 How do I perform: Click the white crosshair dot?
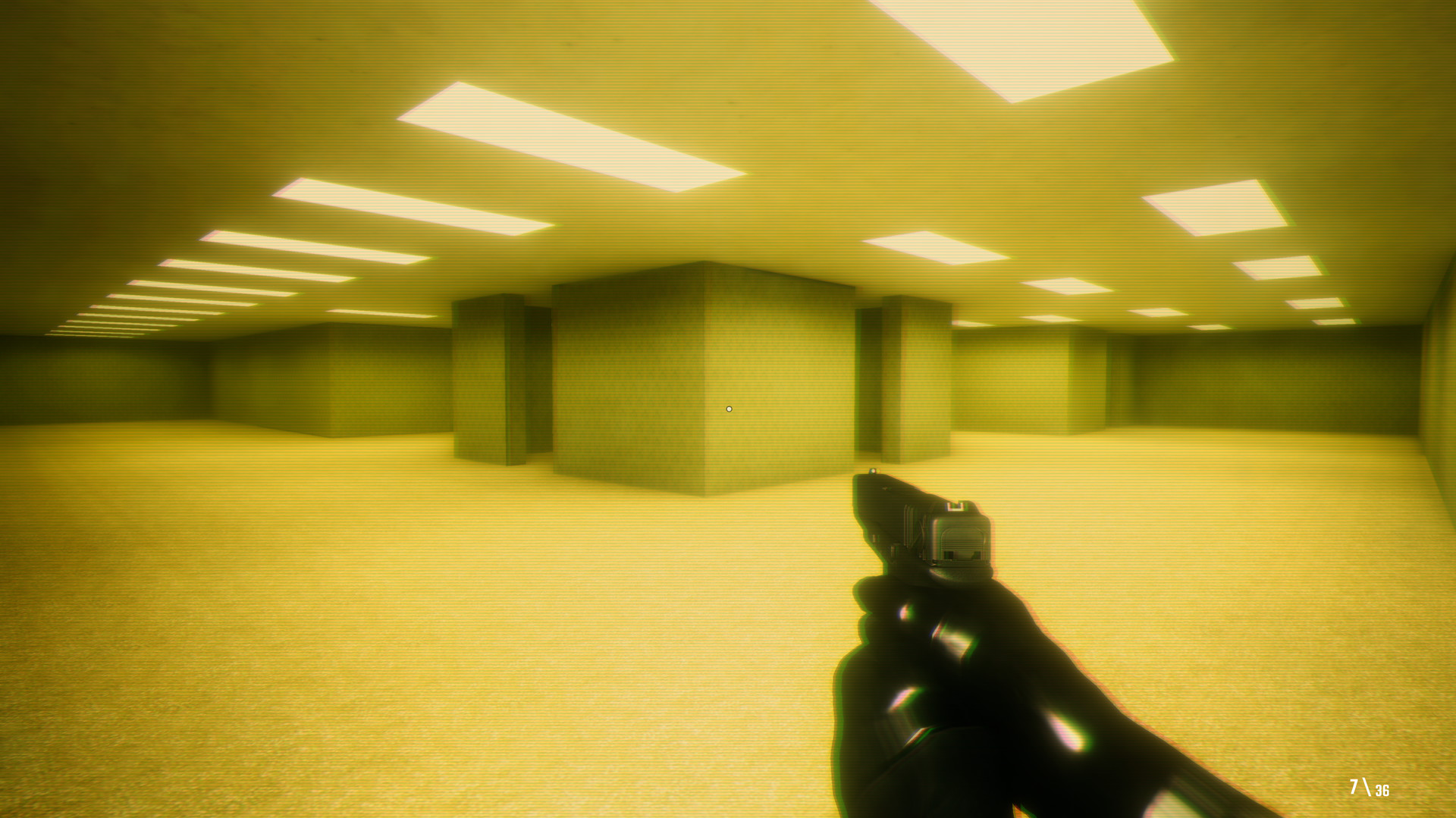[729, 408]
